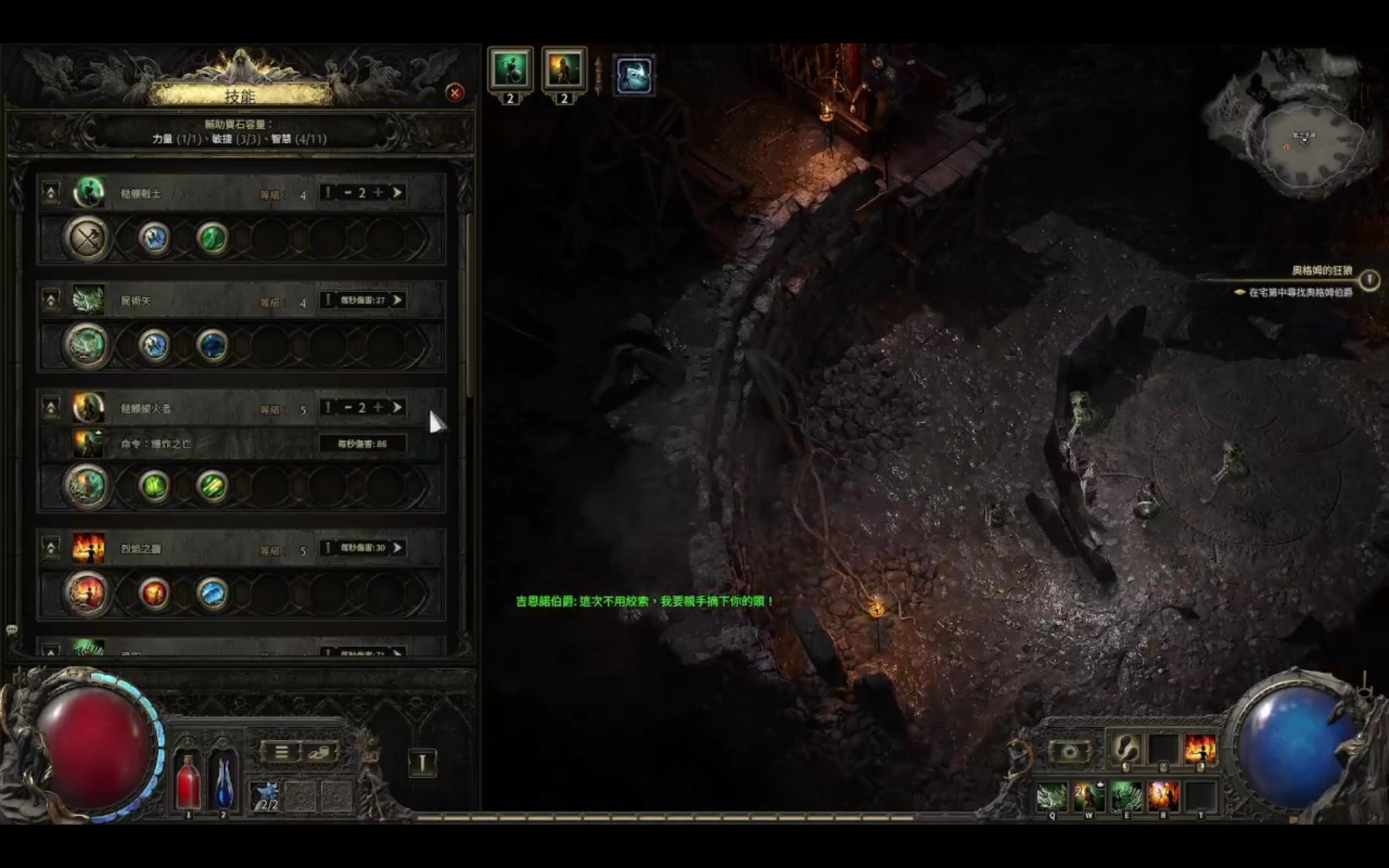The image size is (1389, 868).
Task: Open the game menu via the three-lines button
Action: point(281,752)
